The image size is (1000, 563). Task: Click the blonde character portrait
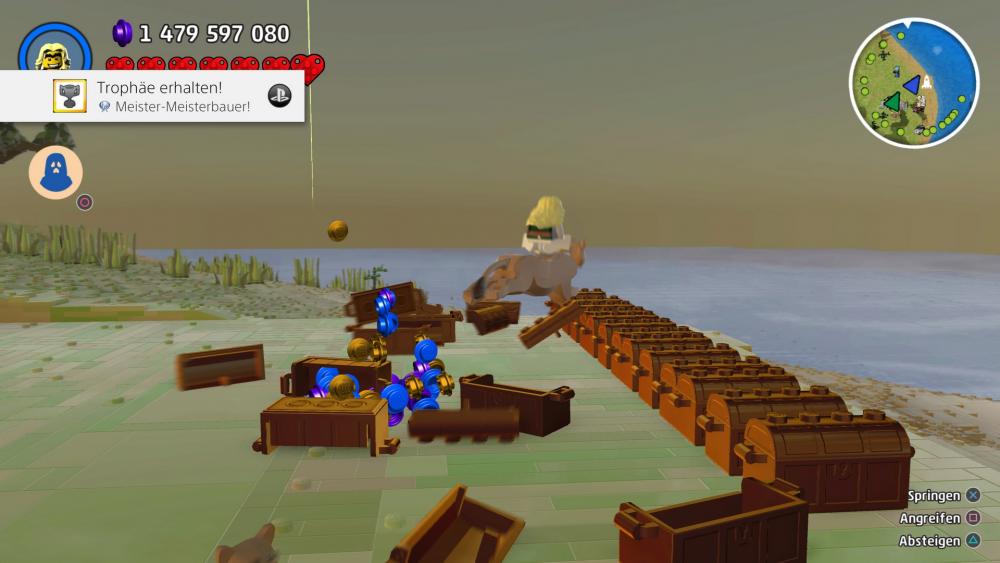(54, 52)
